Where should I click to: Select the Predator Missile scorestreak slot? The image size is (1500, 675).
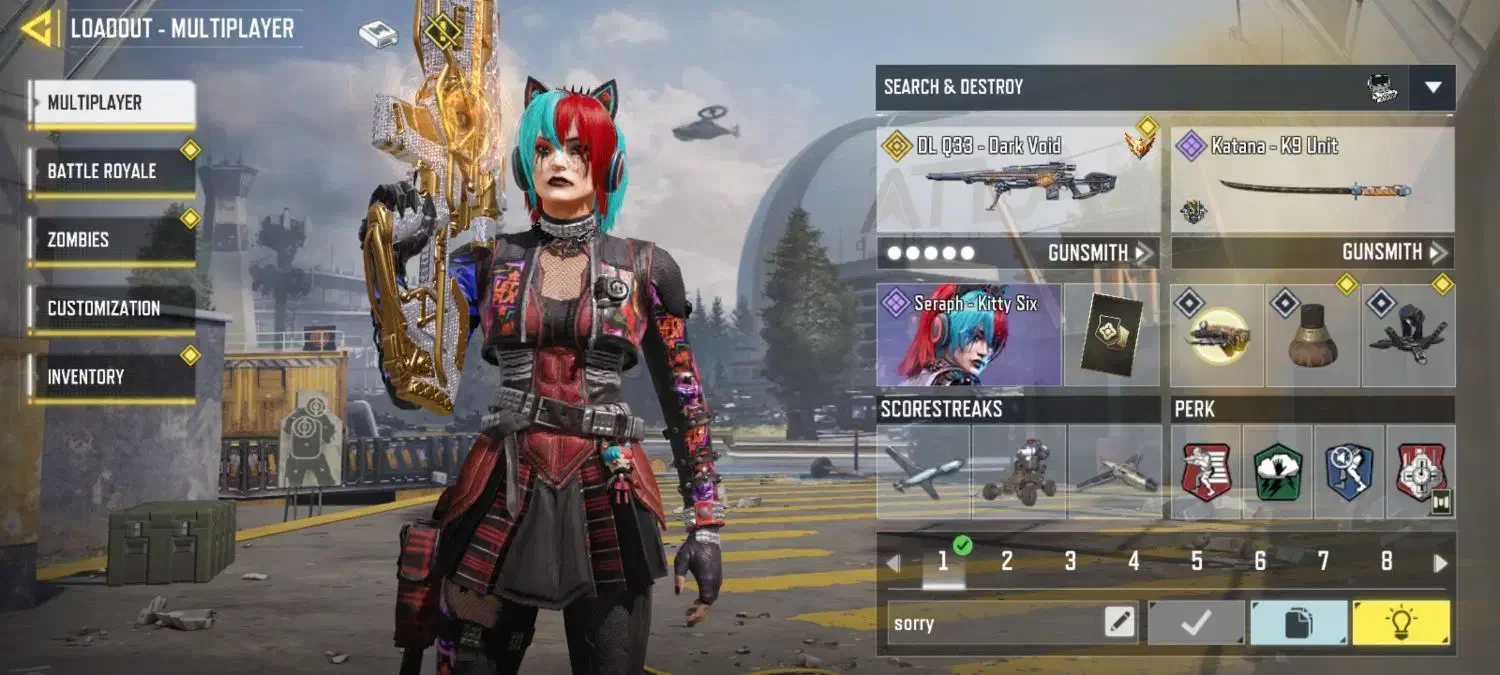coord(923,472)
